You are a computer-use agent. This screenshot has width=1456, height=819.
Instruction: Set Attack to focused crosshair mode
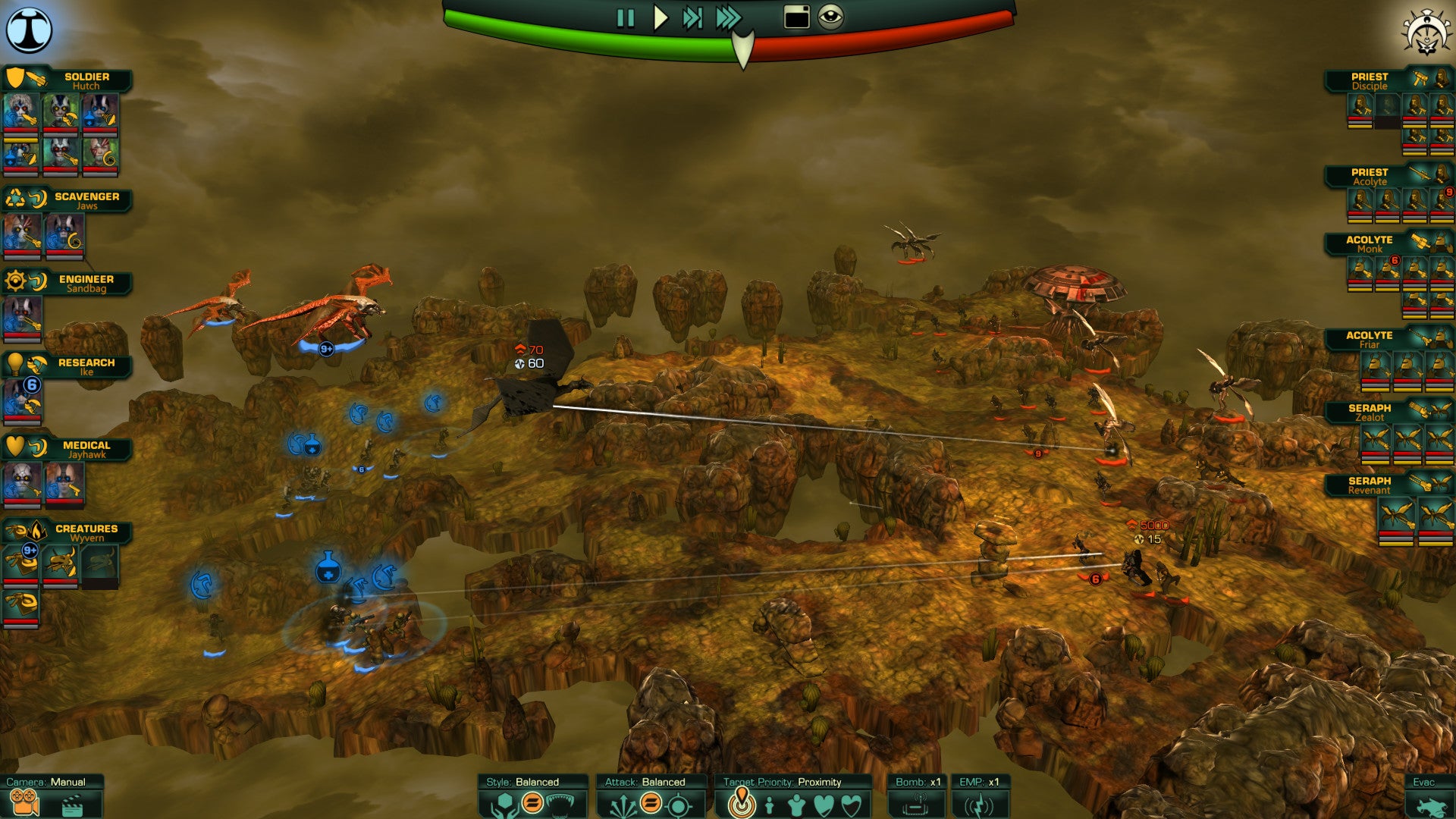point(679,804)
